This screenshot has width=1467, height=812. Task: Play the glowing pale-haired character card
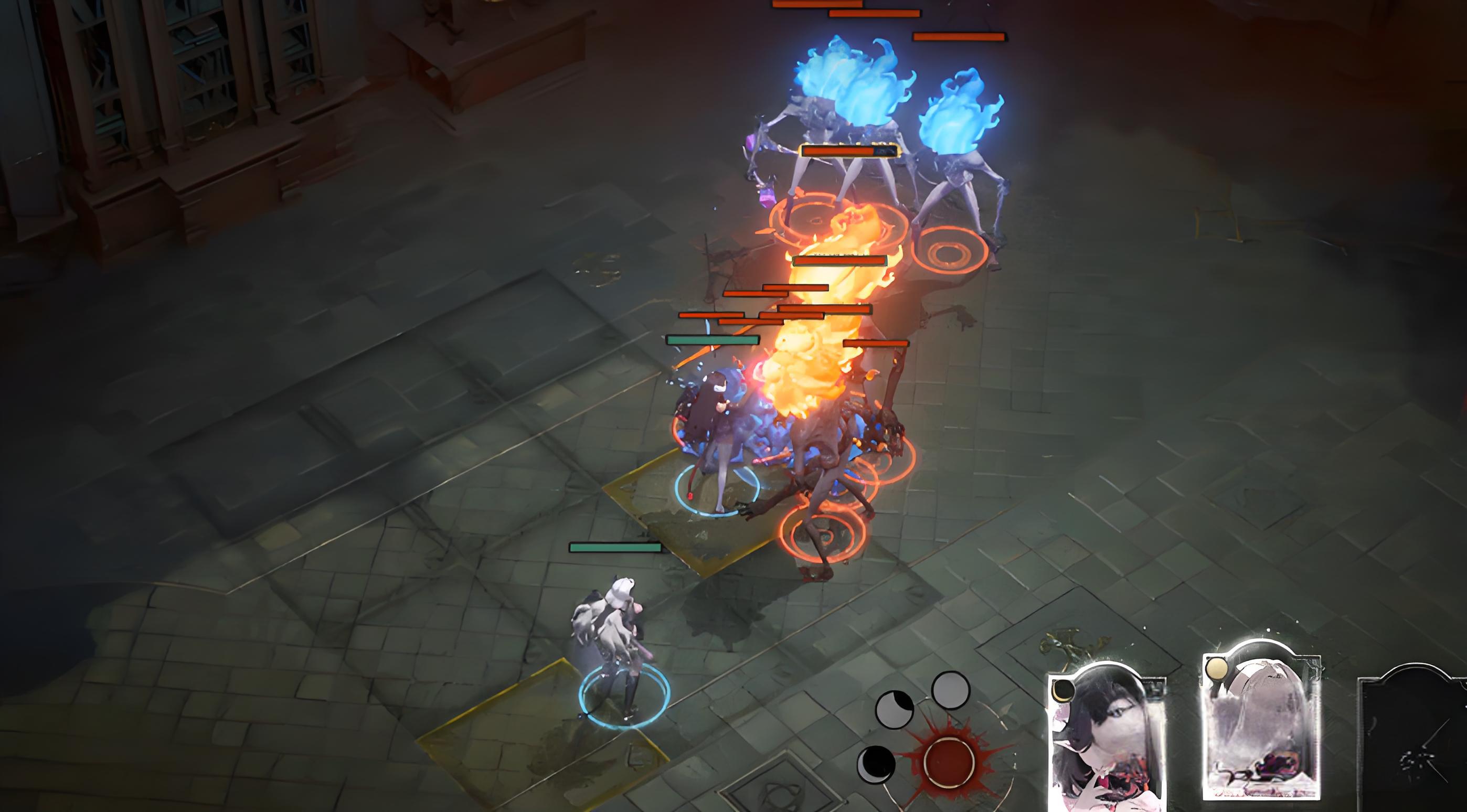pyautogui.click(x=1261, y=723)
